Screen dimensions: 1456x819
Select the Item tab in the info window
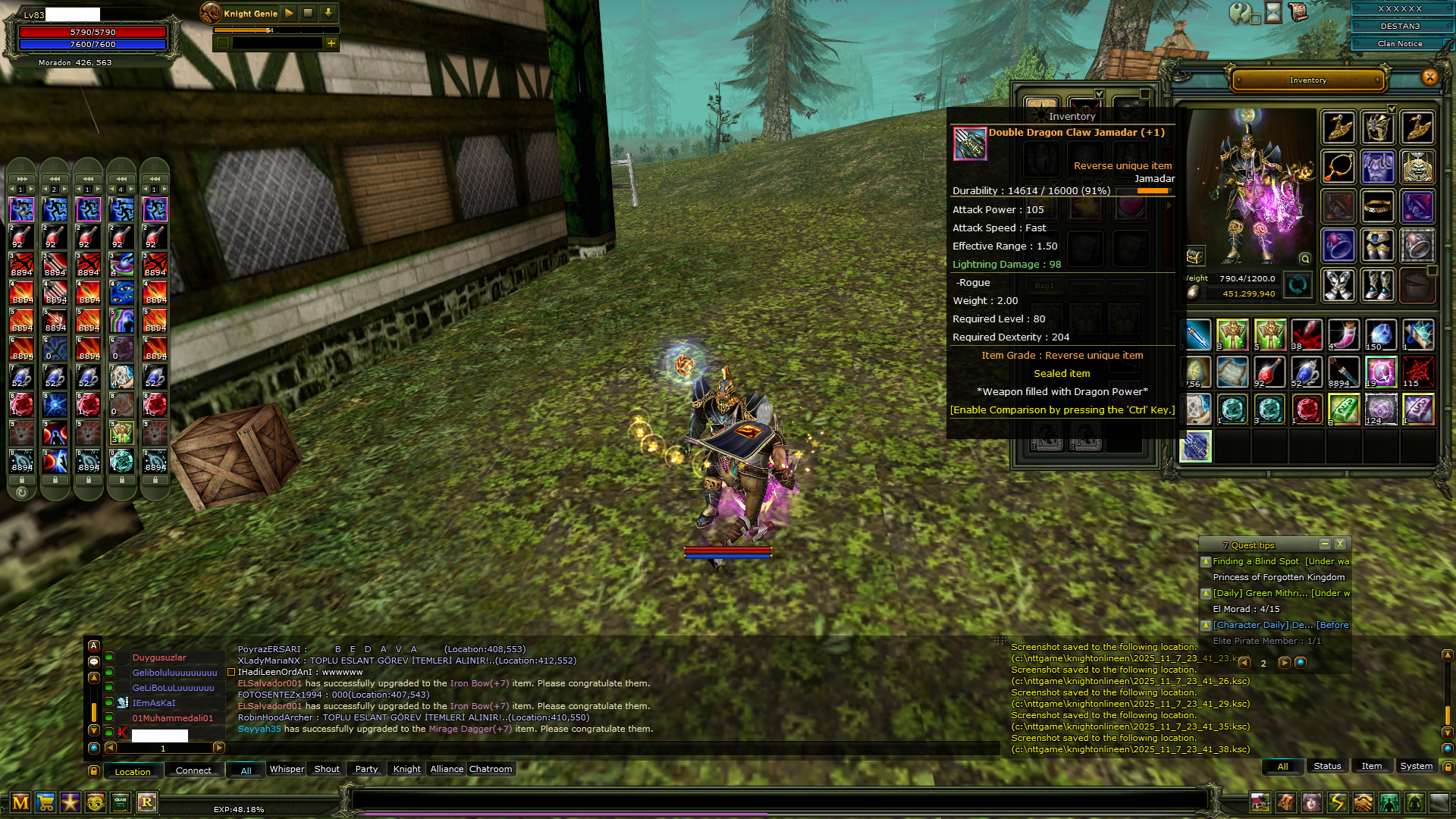pyautogui.click(x=1372, y=767)
